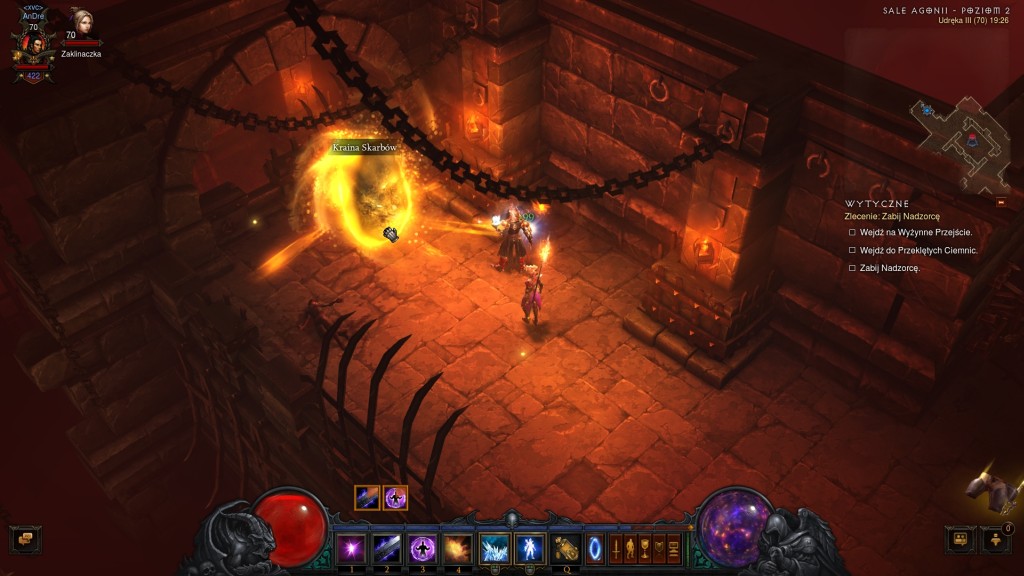
Task: Click the purple figure buff icon above the bar
Action: [395, 497]
